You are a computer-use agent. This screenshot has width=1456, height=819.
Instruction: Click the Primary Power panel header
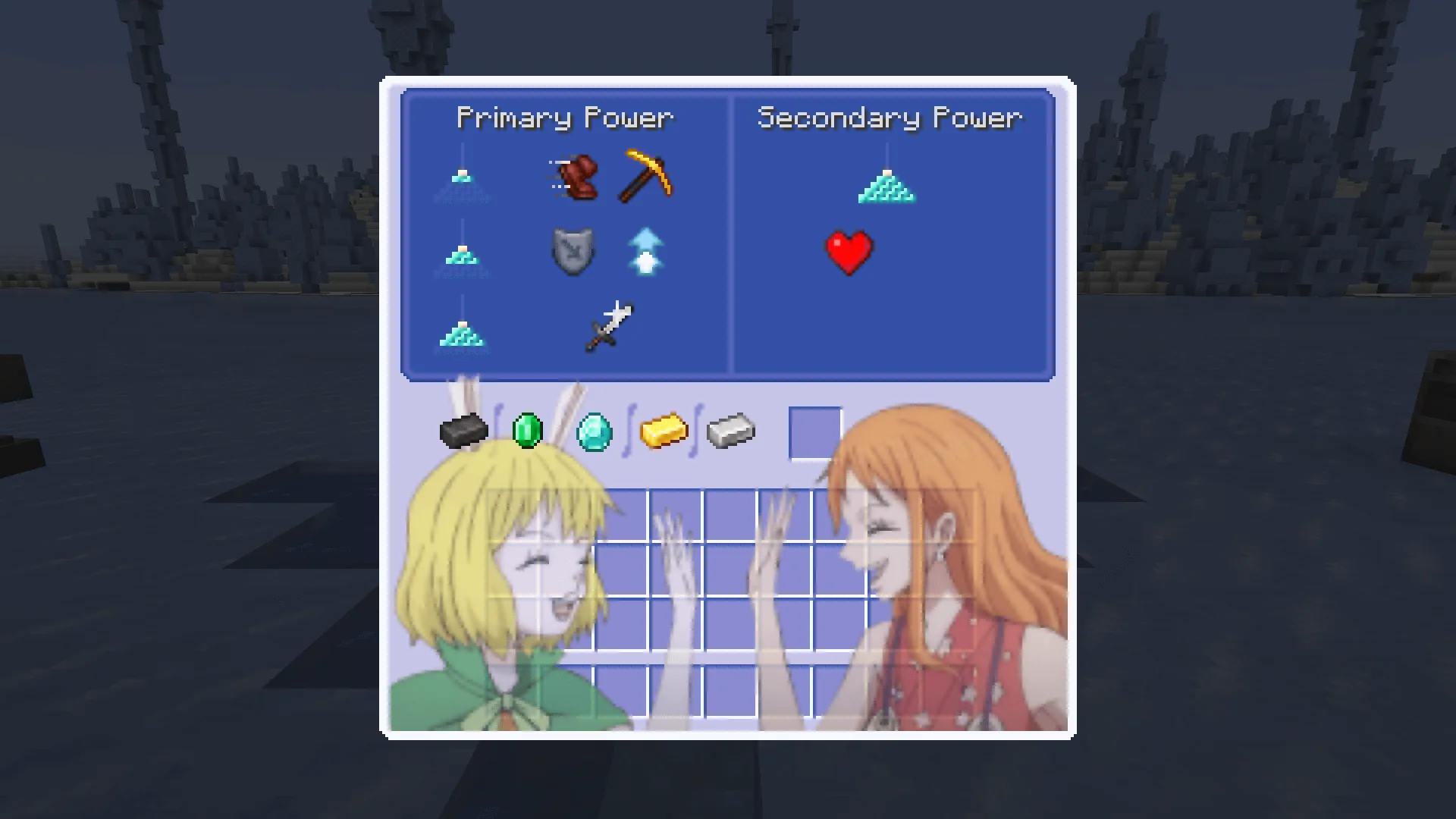coord(564,118)
